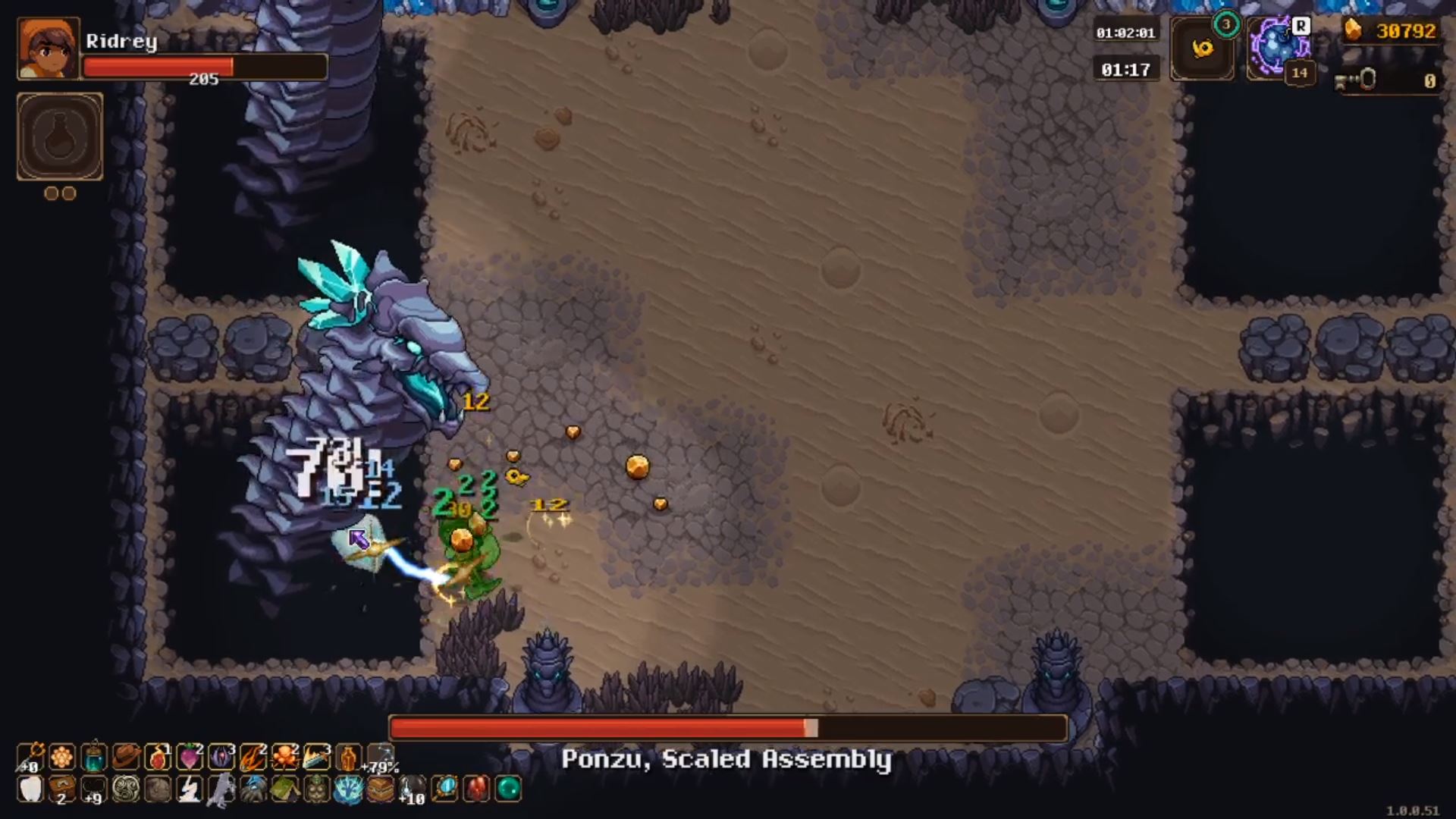Click the run timer showing 01:02:01

[x=1125, y=32]
